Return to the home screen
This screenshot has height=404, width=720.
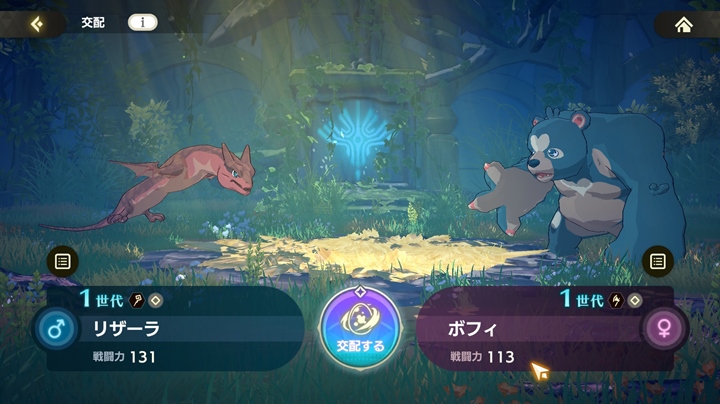[684, 24]
